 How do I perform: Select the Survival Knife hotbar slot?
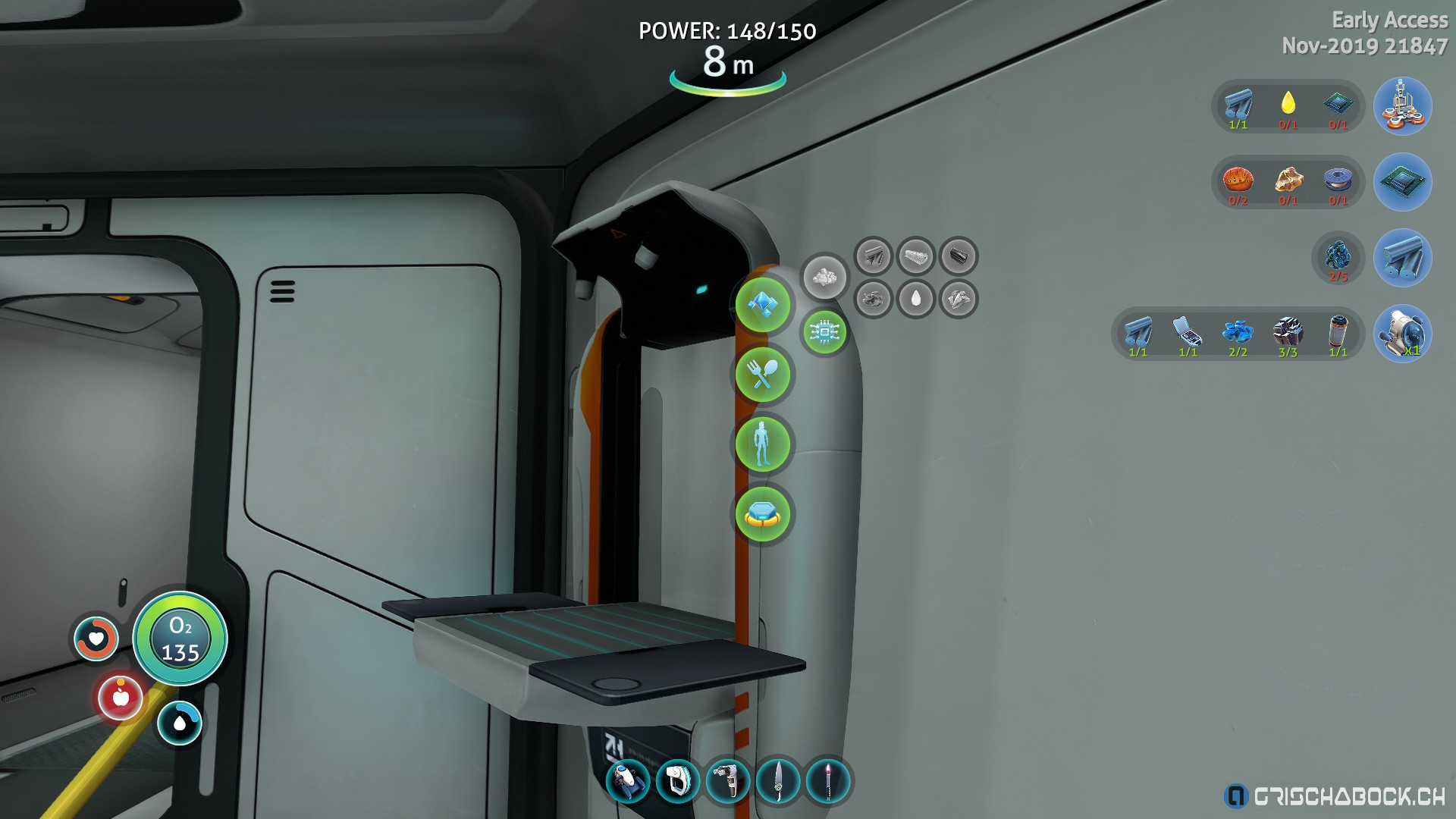pyautogui.click(x=778, y=781)
